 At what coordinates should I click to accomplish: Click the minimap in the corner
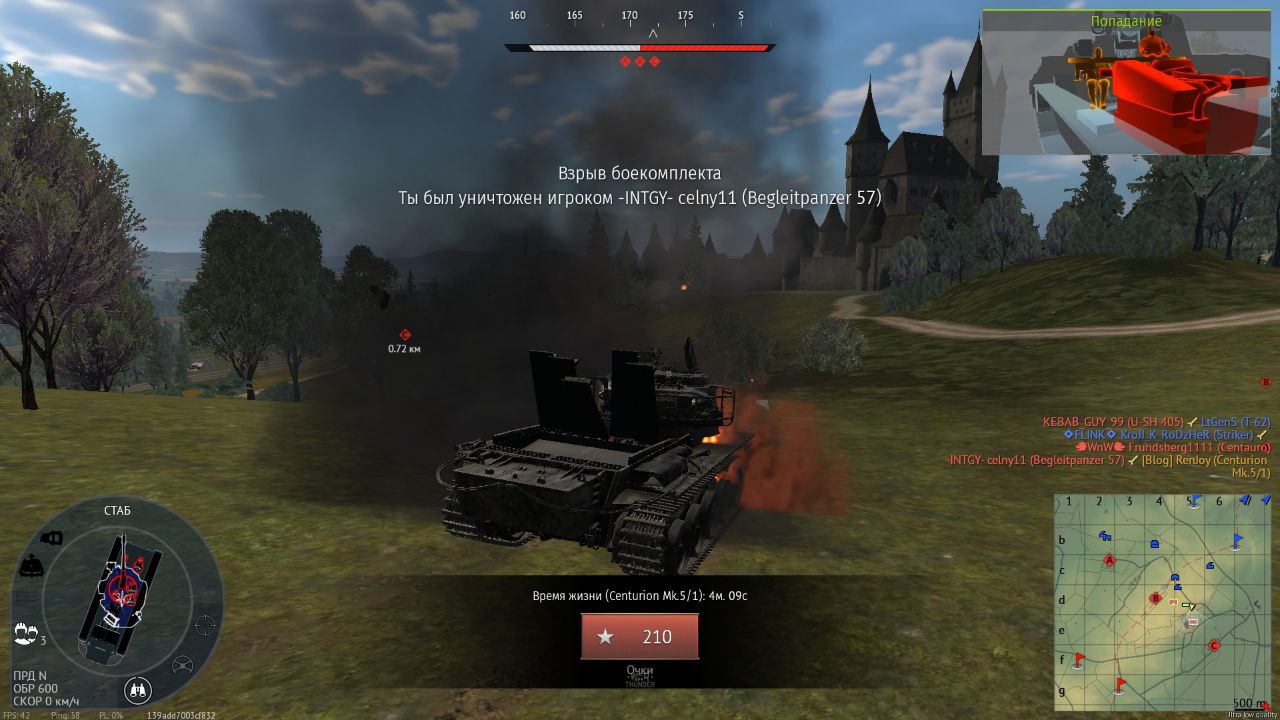(x=1161, y=601)
